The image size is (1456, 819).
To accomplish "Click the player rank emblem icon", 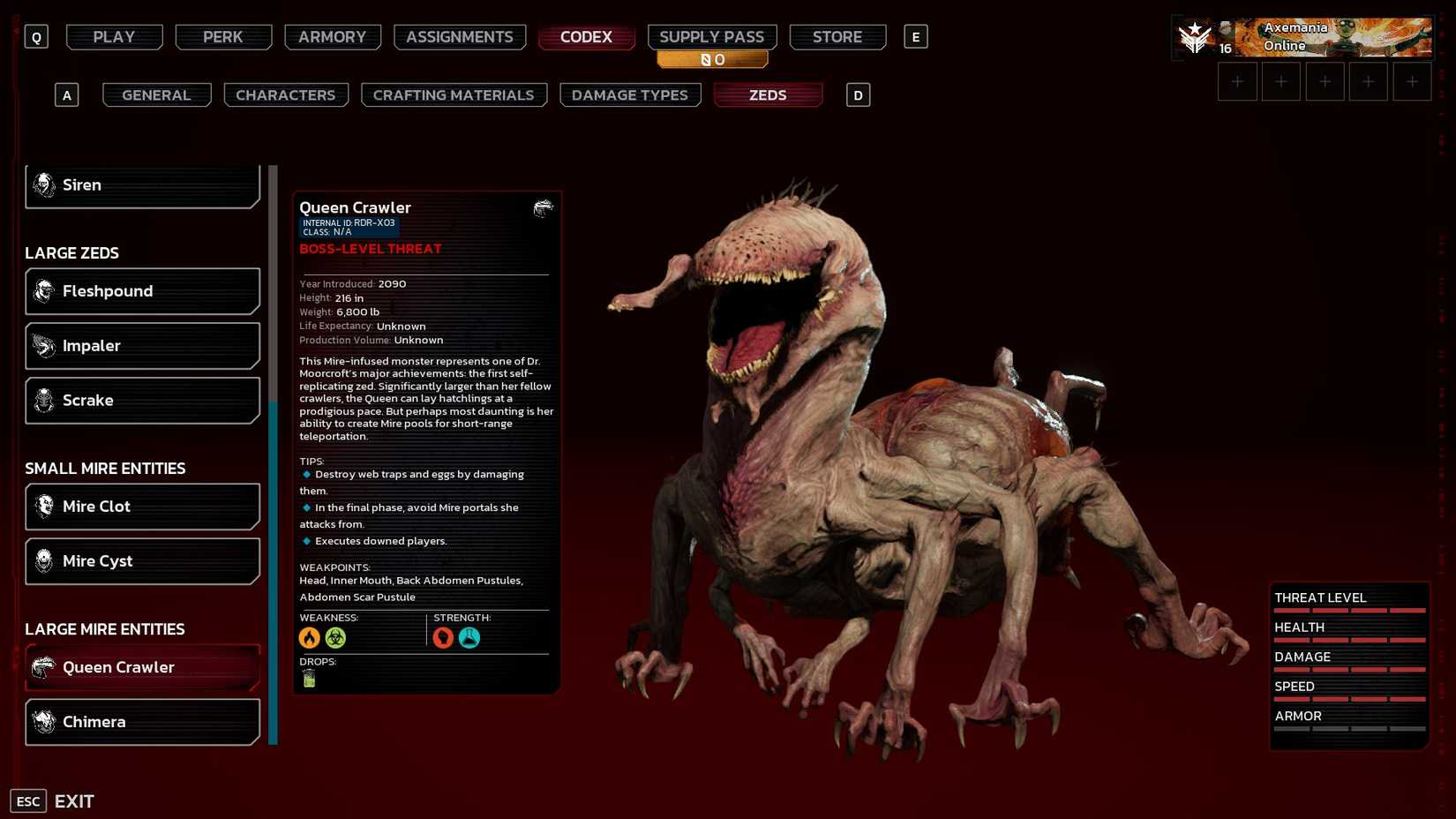I will pos(1196,37).
